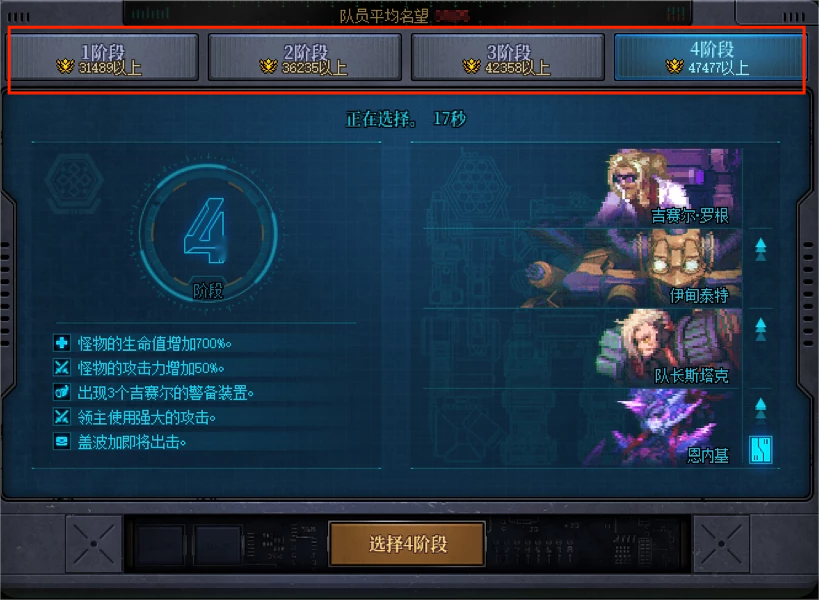Choose the 3阶段 stage tab
This screenshot has height=600, width=819.
[508, 58]
